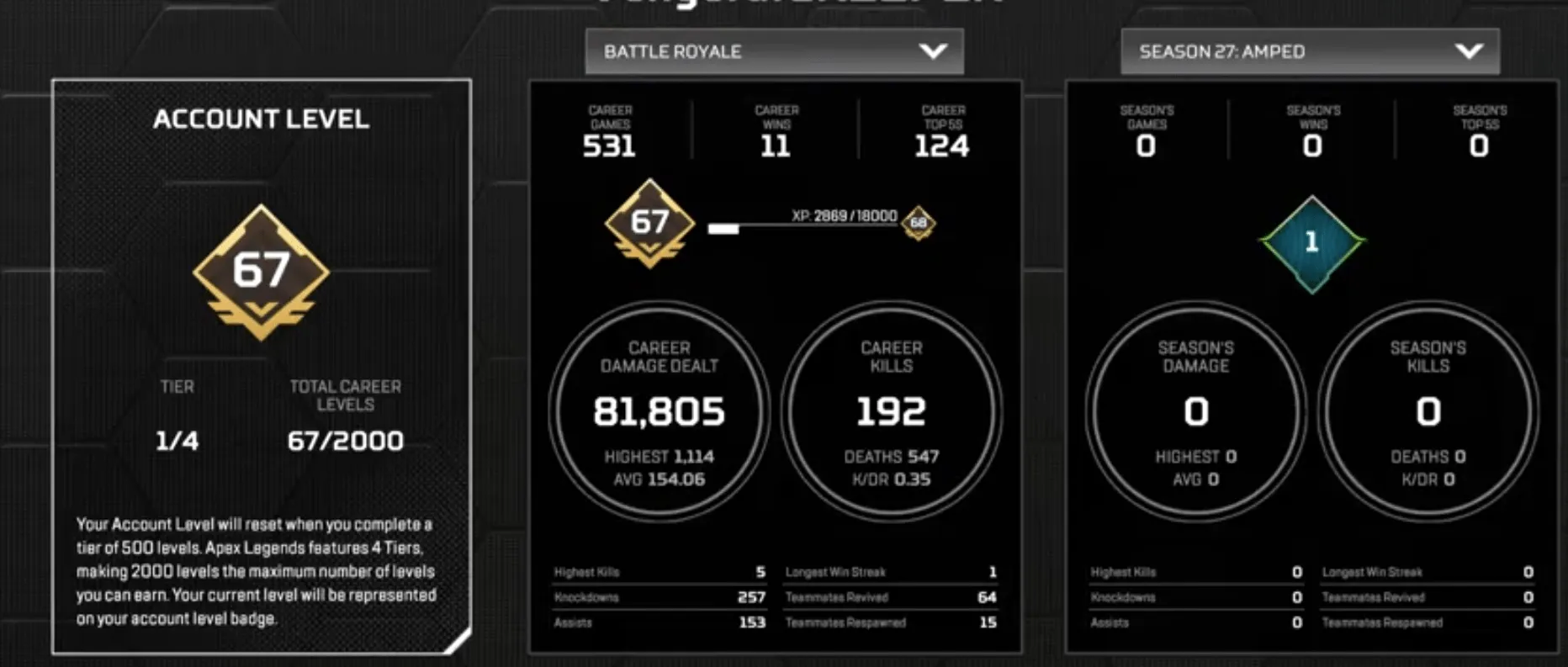Select the level 68 badge next to XP bar
Screen dimensions: 1568x667
[x=917, y=224]
